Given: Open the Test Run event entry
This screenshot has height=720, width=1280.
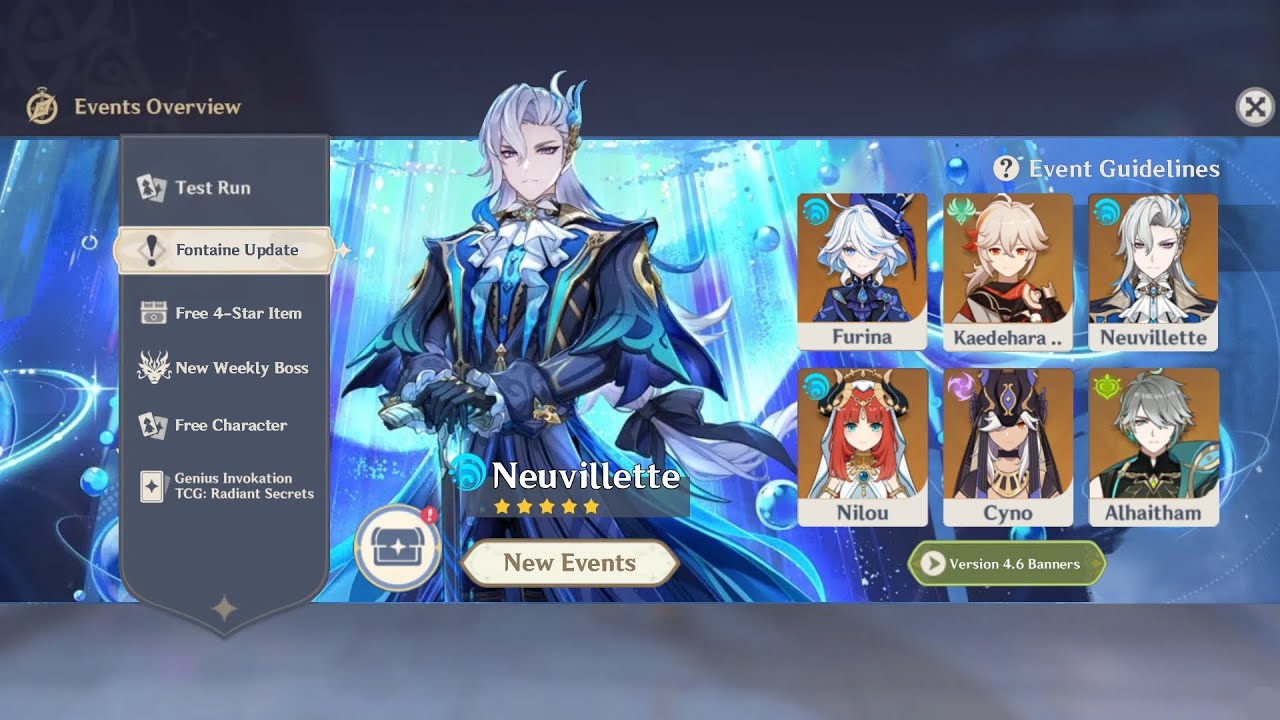Looking at the screenshot, I should (212, 188).
